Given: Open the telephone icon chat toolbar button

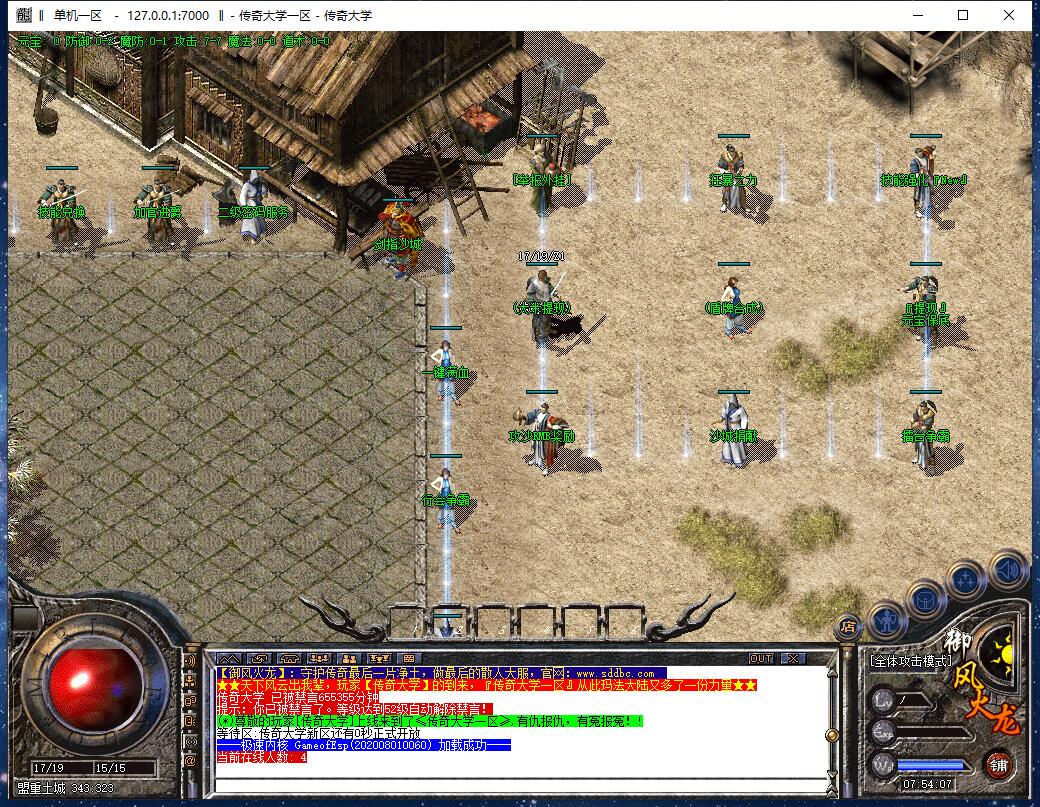Looking at the screenshot, I should pyautogui.click(x=288, y=658).
